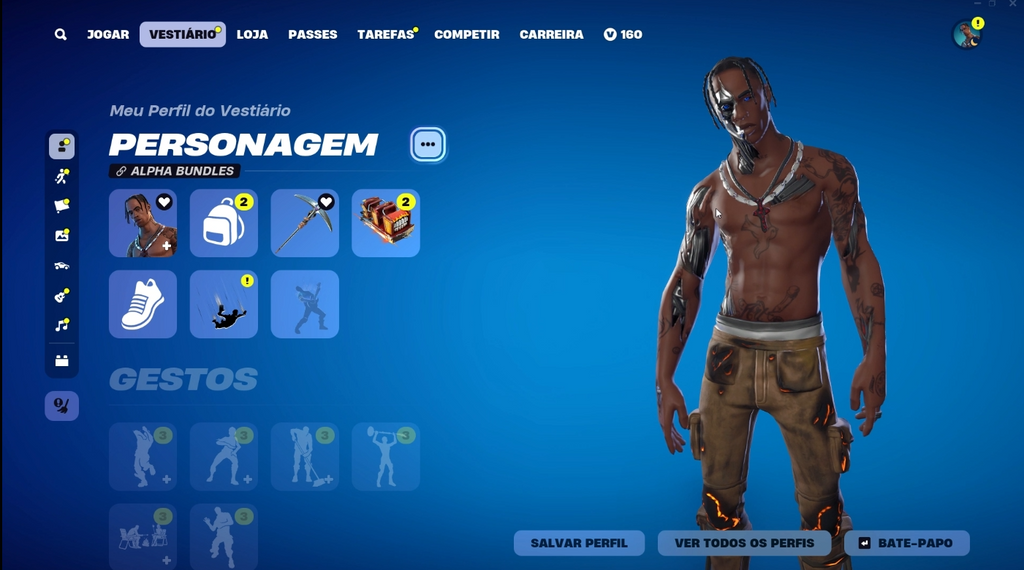This screenshot has width=1024, height=570.
Task: Click SALVAR PERFIL button
Action: pos(579,543)
